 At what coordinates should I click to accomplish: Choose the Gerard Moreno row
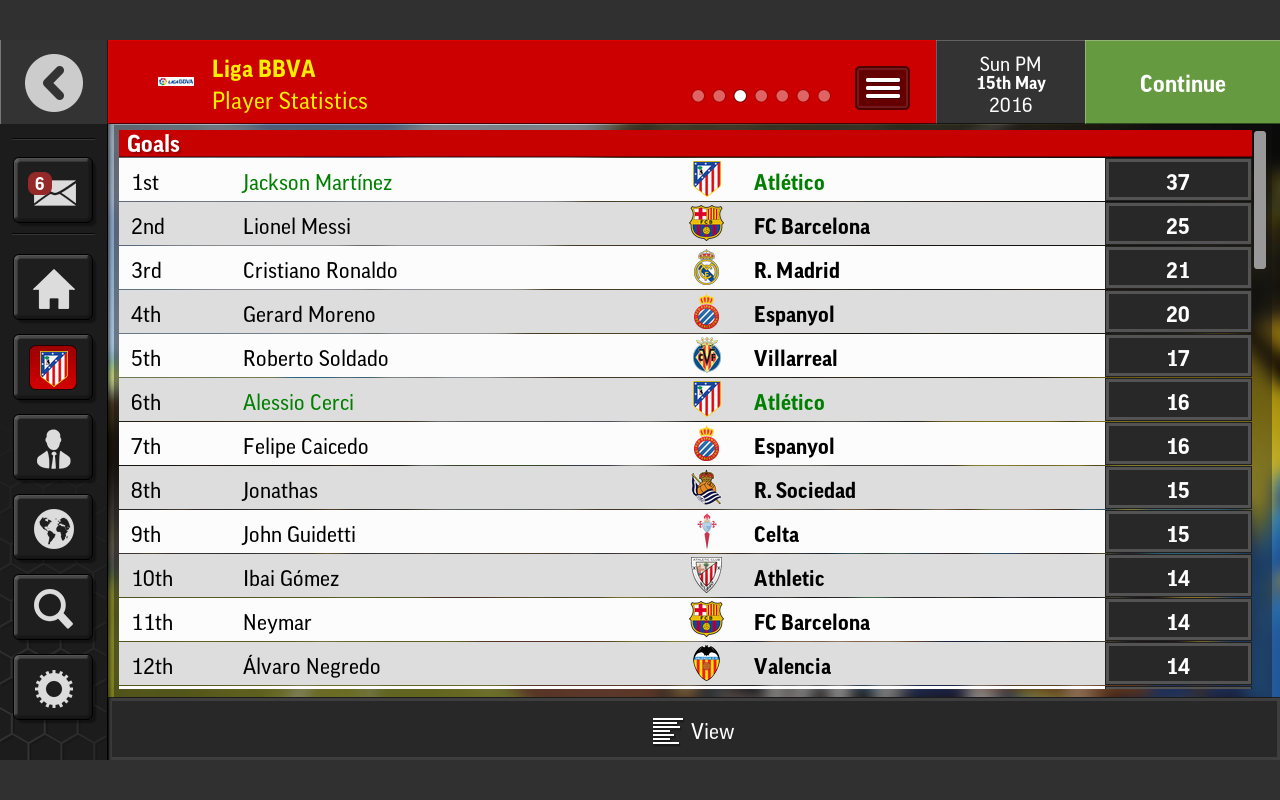(x=309, y=314)
